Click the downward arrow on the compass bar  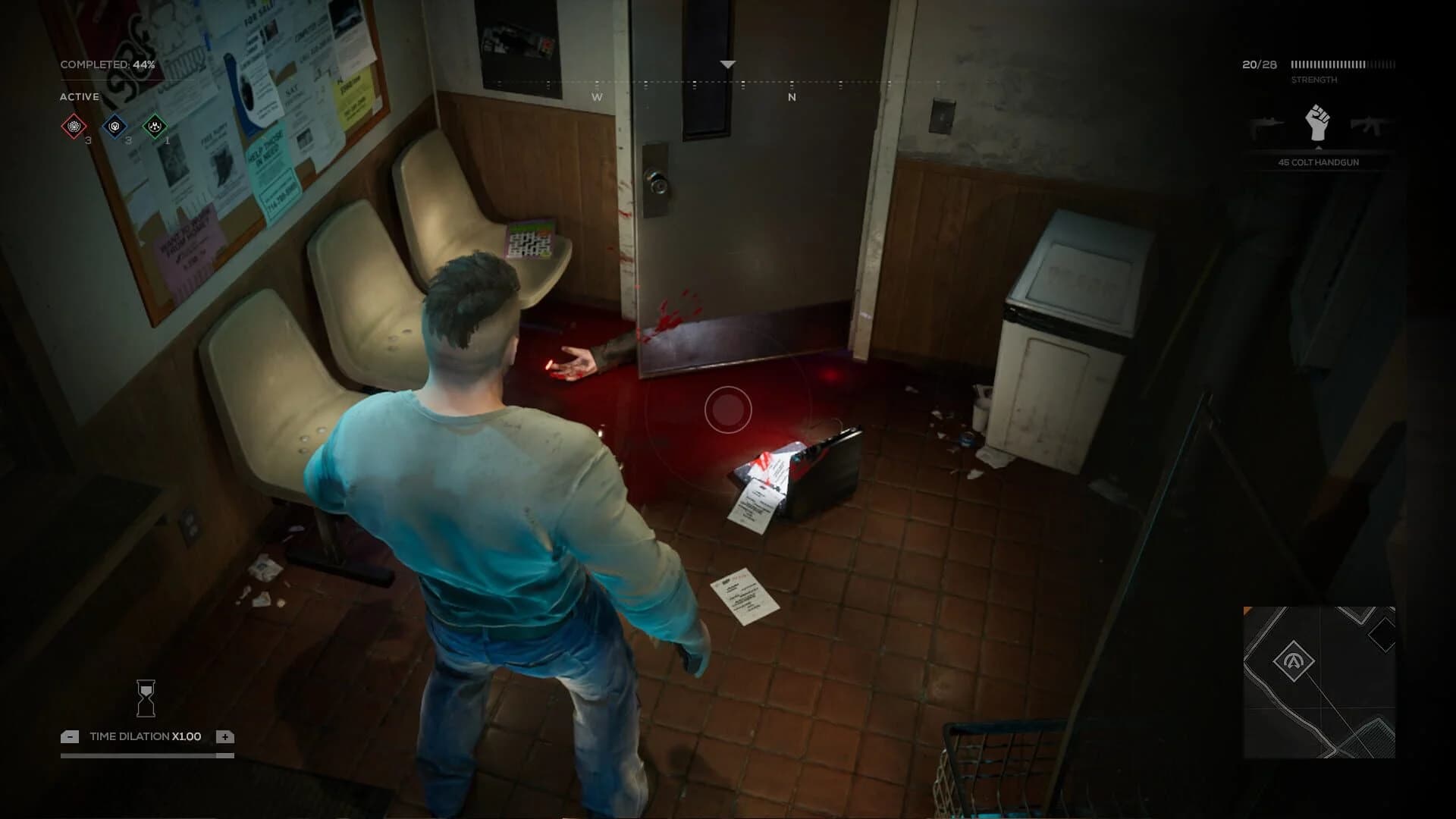pos(728,65)
